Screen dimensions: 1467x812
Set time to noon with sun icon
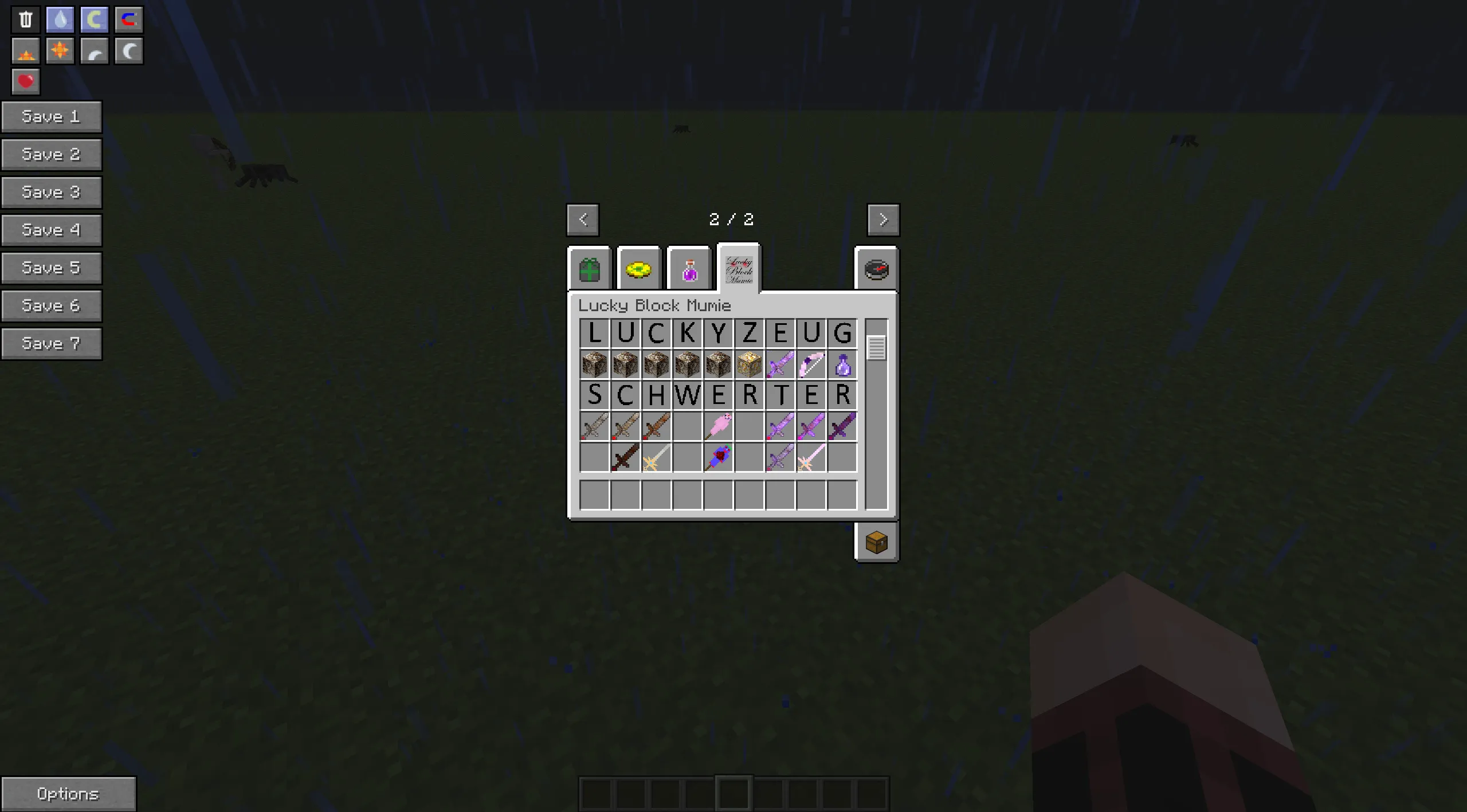(60, 50)
